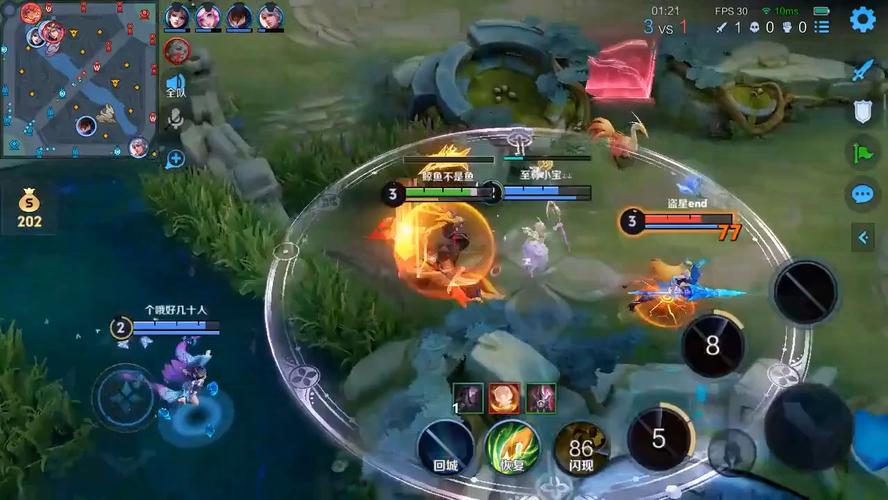Open the settings gear menu

862,19
